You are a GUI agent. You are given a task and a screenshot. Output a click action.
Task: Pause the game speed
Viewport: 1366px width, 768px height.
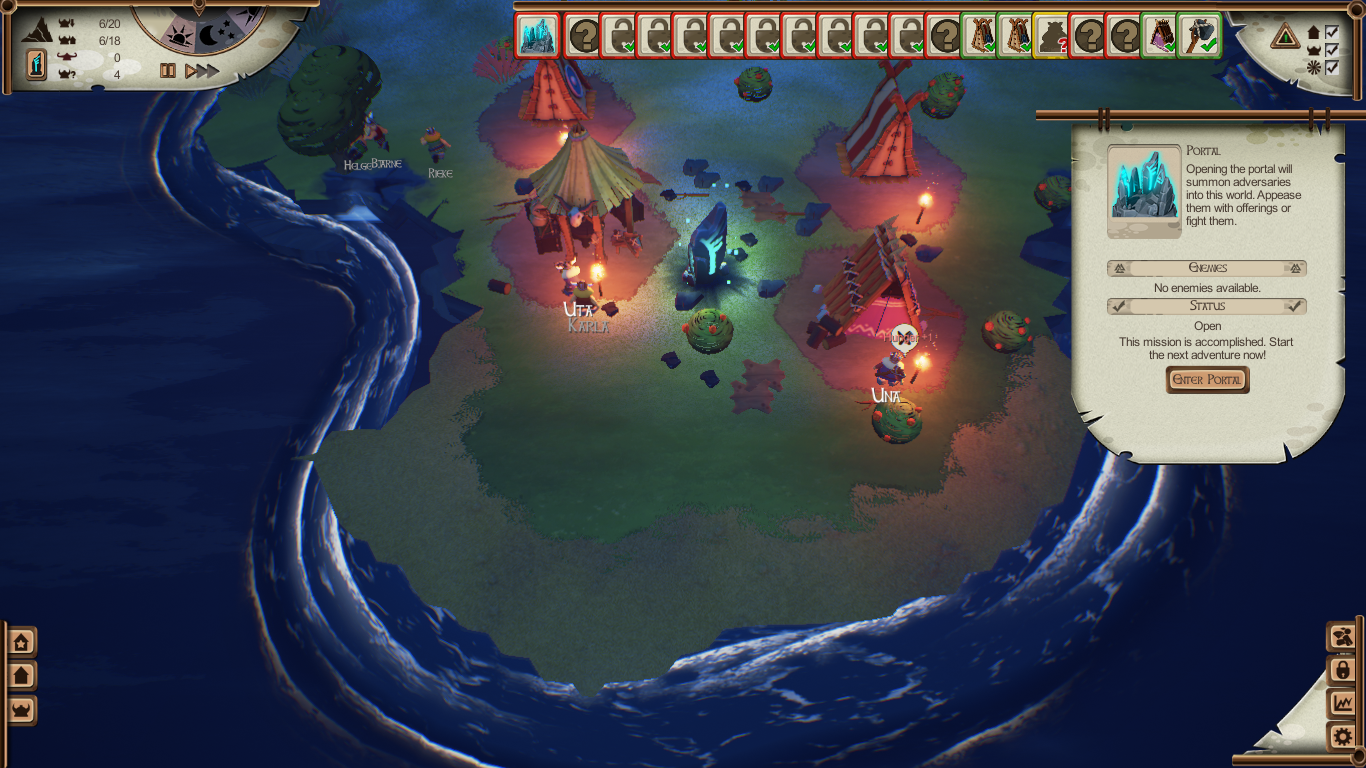(x=168, y=71)
